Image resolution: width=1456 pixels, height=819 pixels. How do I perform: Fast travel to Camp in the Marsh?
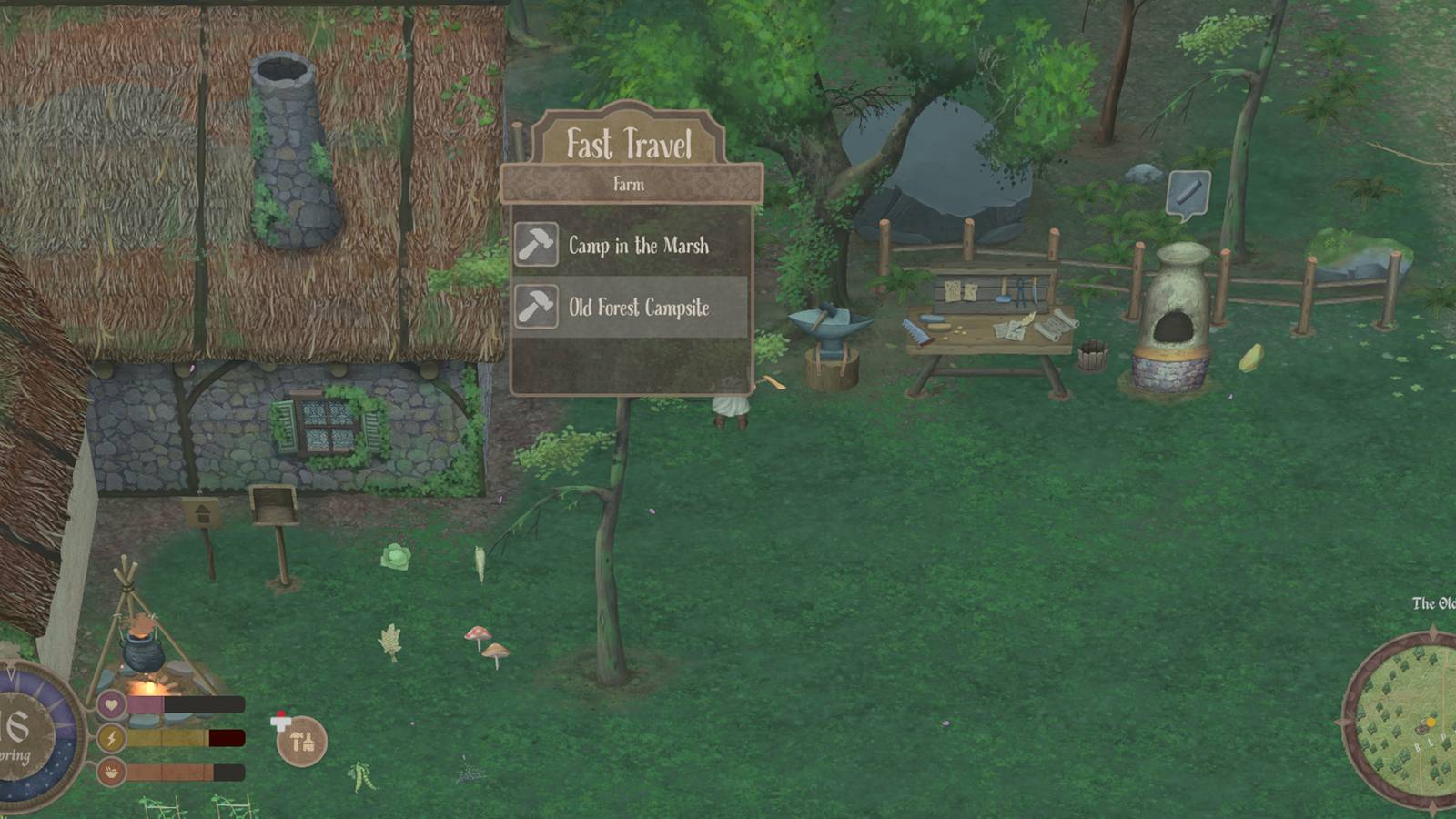click(637, 245)
